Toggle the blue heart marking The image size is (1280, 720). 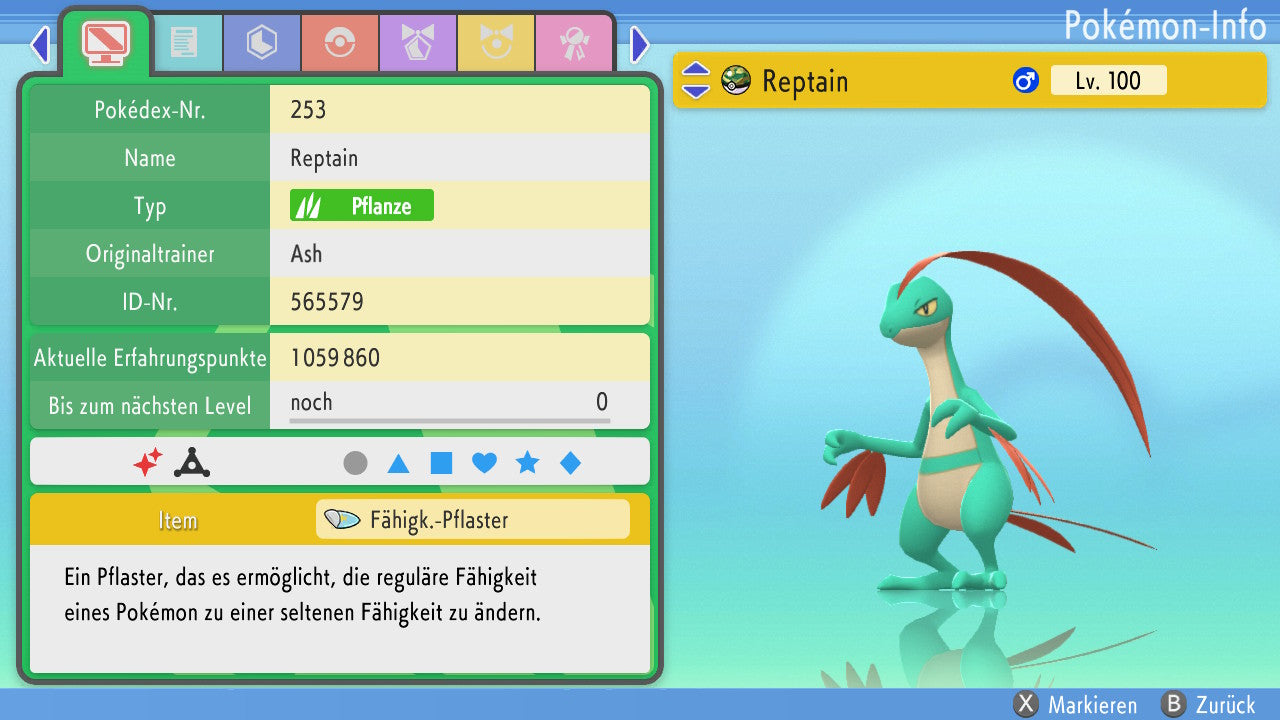[484, 463]
